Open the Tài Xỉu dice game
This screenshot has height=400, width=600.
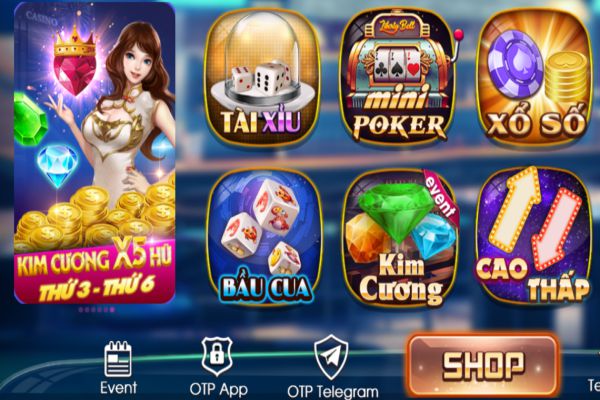[262, 82]
